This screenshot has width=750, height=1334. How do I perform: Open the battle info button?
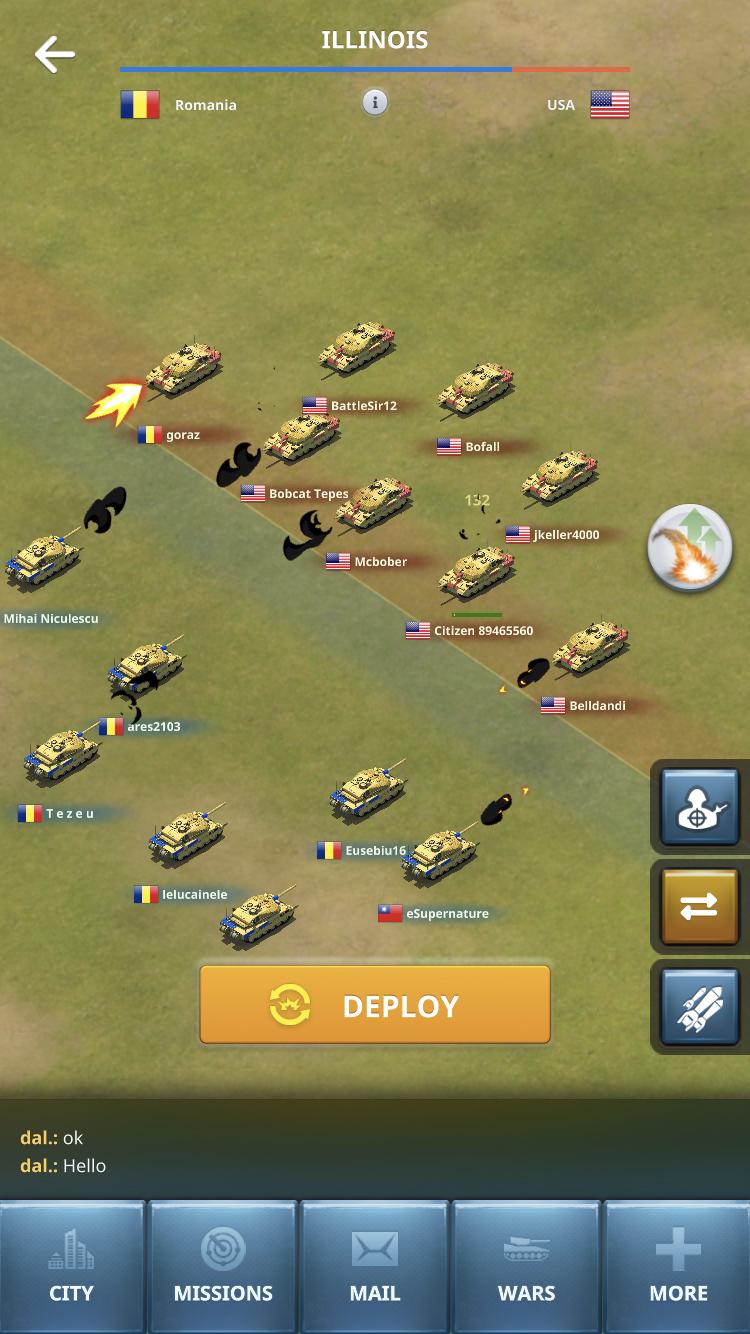(375, 103)
